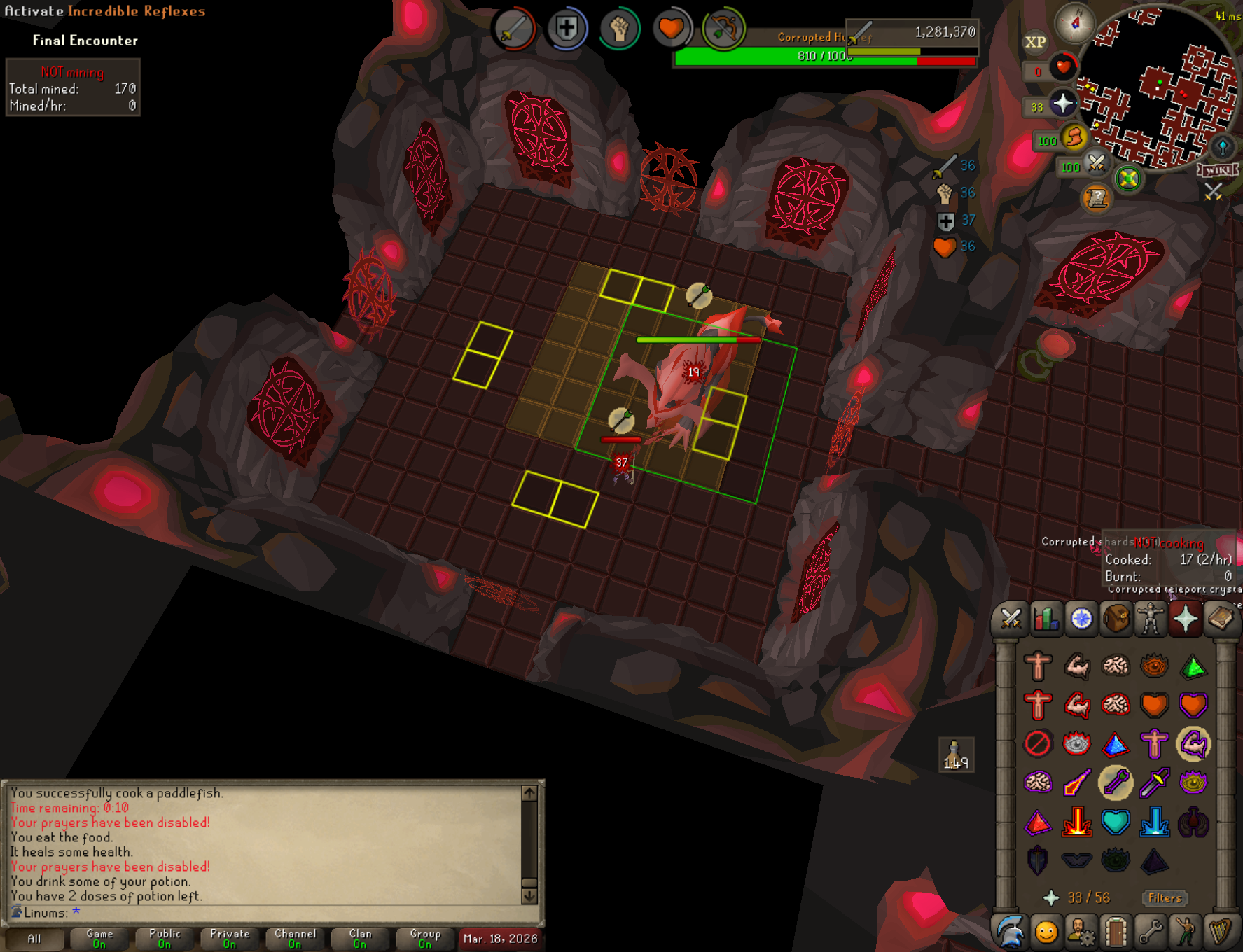The width and height of the screenshot is (1243, 952).
Task: Activate the Protect from Magic prayer
Action: pos(1076,783)
